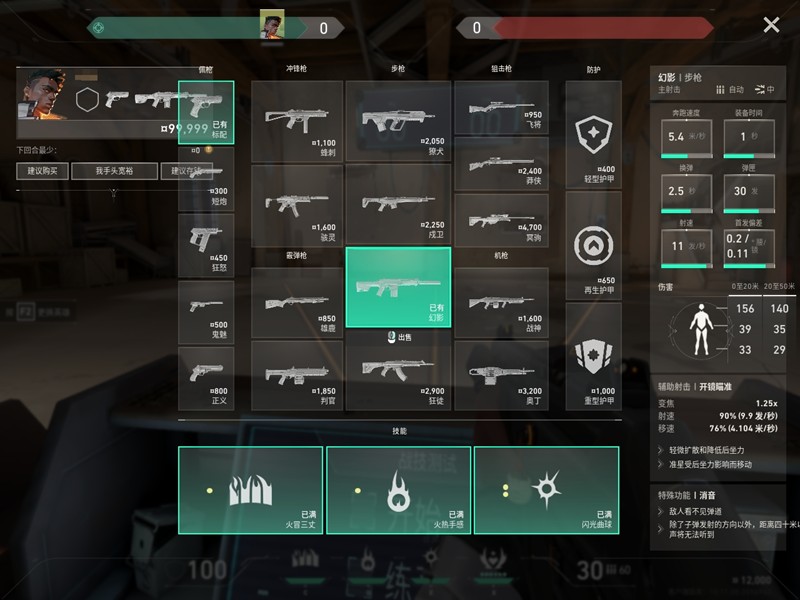800x600 pixels.
Task: Buy the 蜂刺 submachine gun for 1,100
Action: (x=297, y=119)
